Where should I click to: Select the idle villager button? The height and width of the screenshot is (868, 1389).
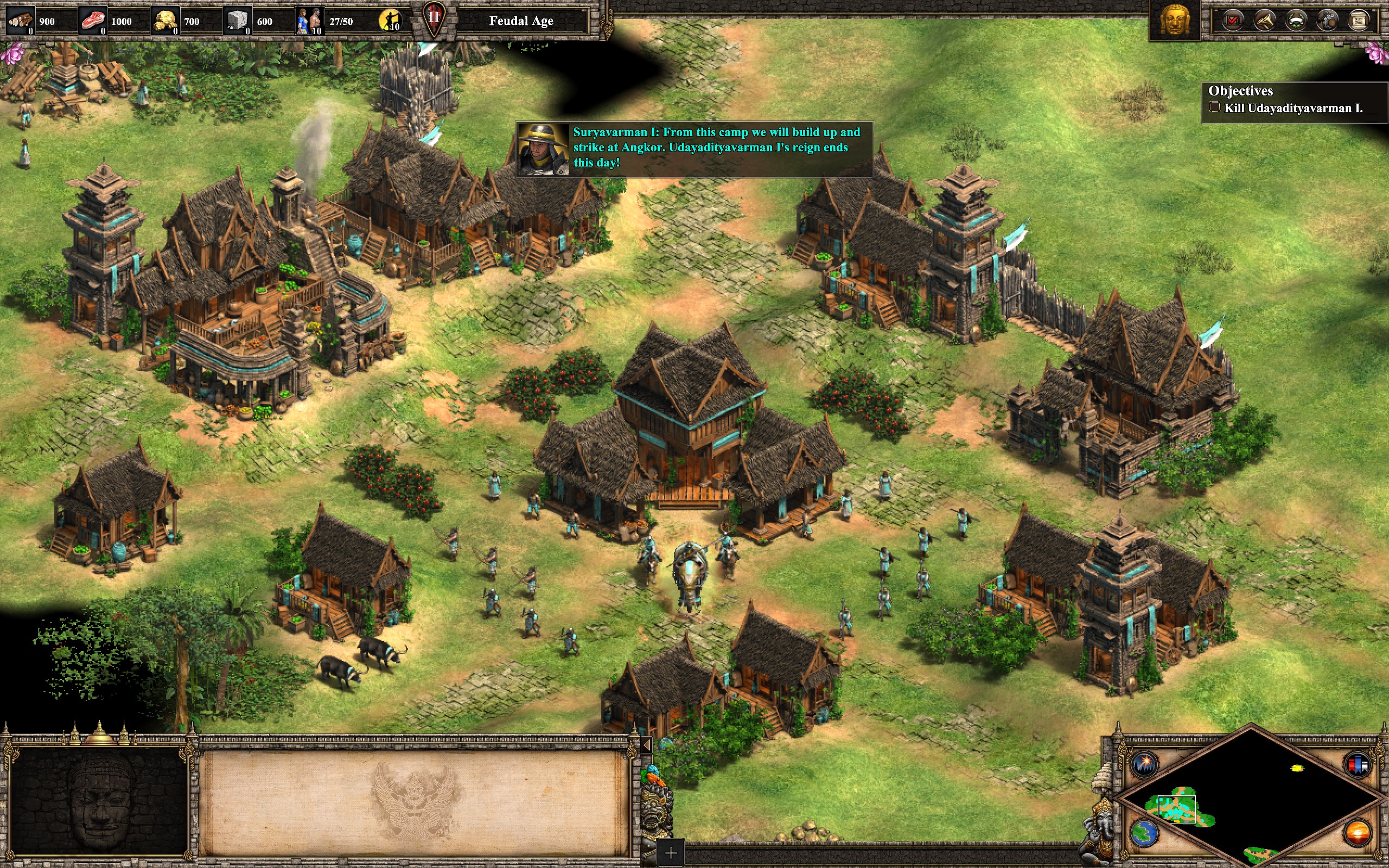pyautogui.click(x=390, y=21)
